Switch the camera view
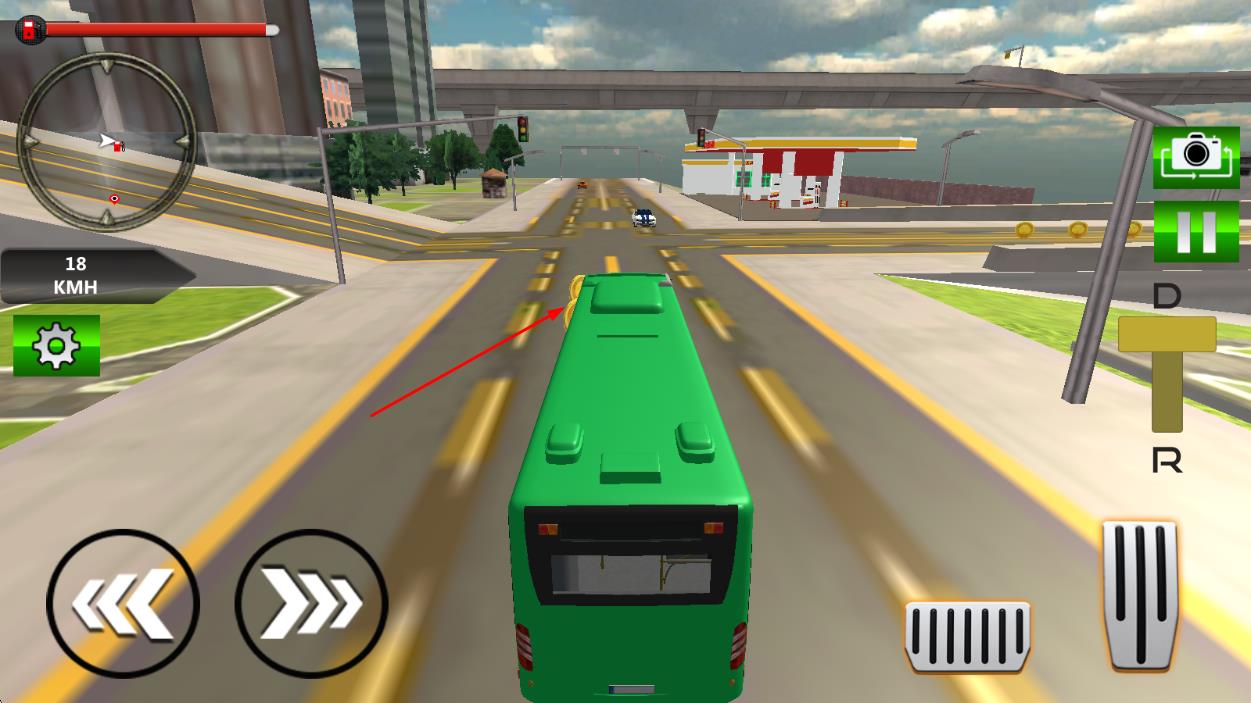 pos(1196,157)
